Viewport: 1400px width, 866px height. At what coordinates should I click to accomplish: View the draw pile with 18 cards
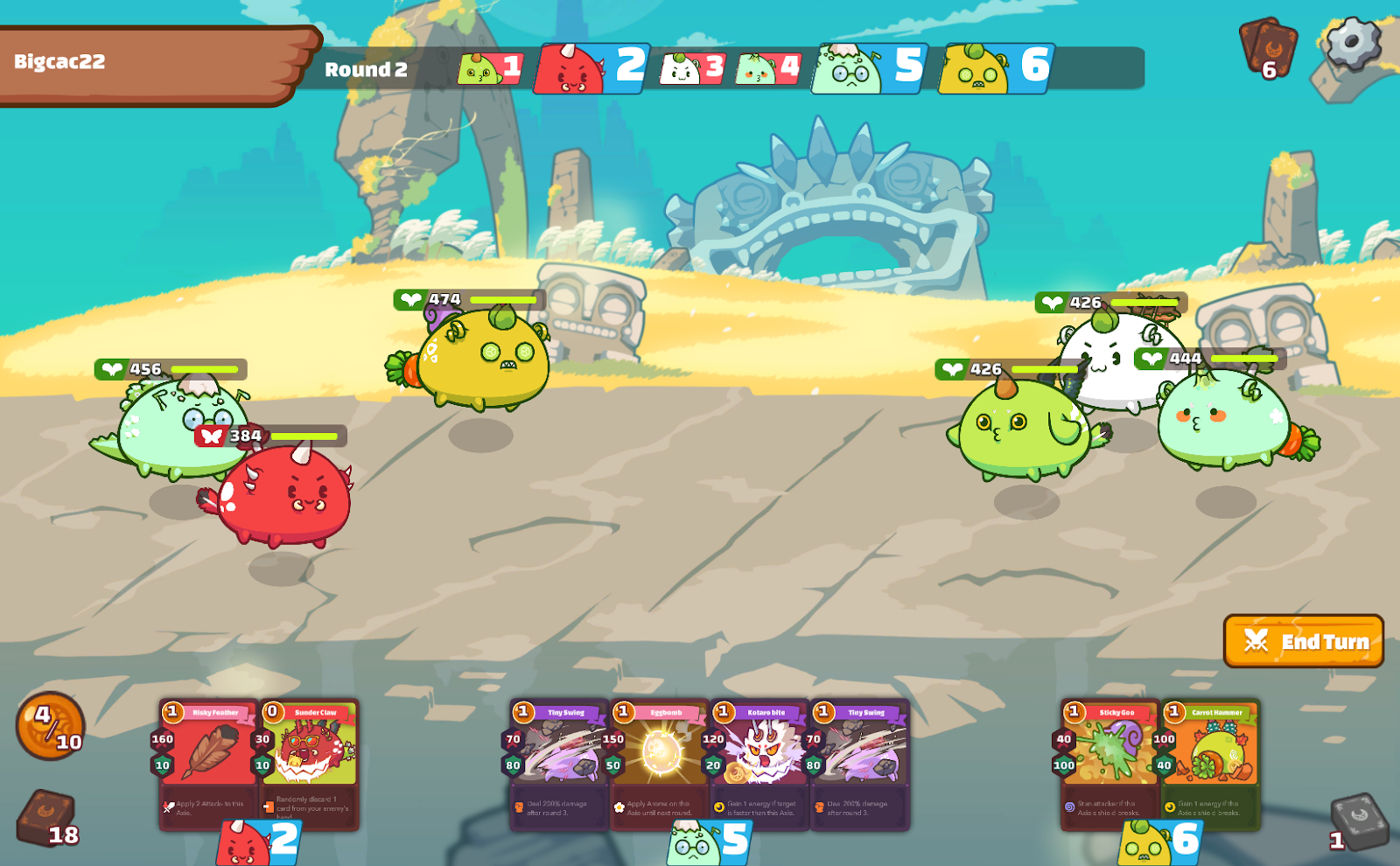[x=47, y=819]
